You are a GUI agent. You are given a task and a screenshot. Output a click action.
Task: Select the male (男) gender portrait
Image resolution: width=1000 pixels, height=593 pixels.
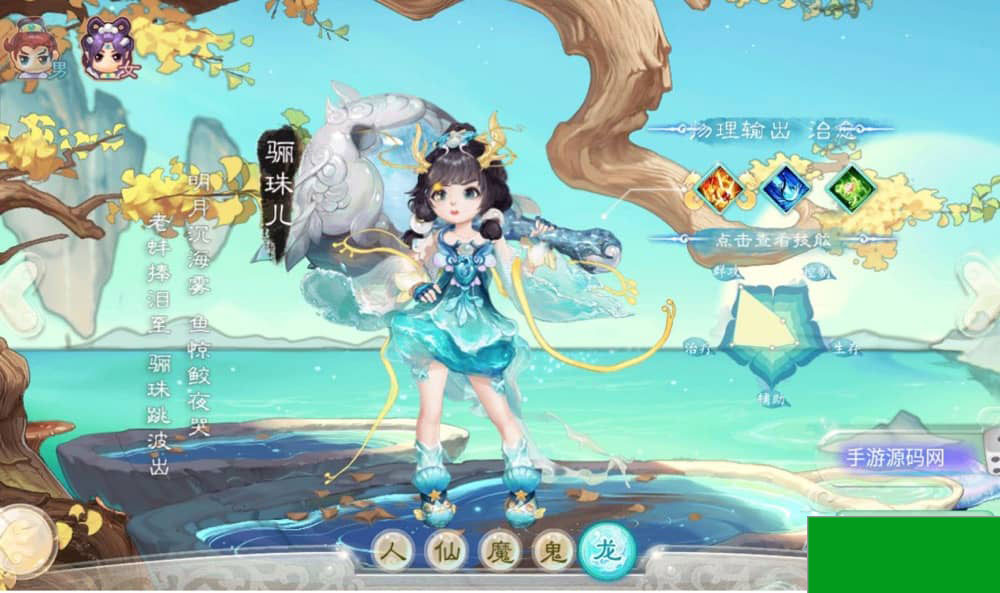(33, 48)
